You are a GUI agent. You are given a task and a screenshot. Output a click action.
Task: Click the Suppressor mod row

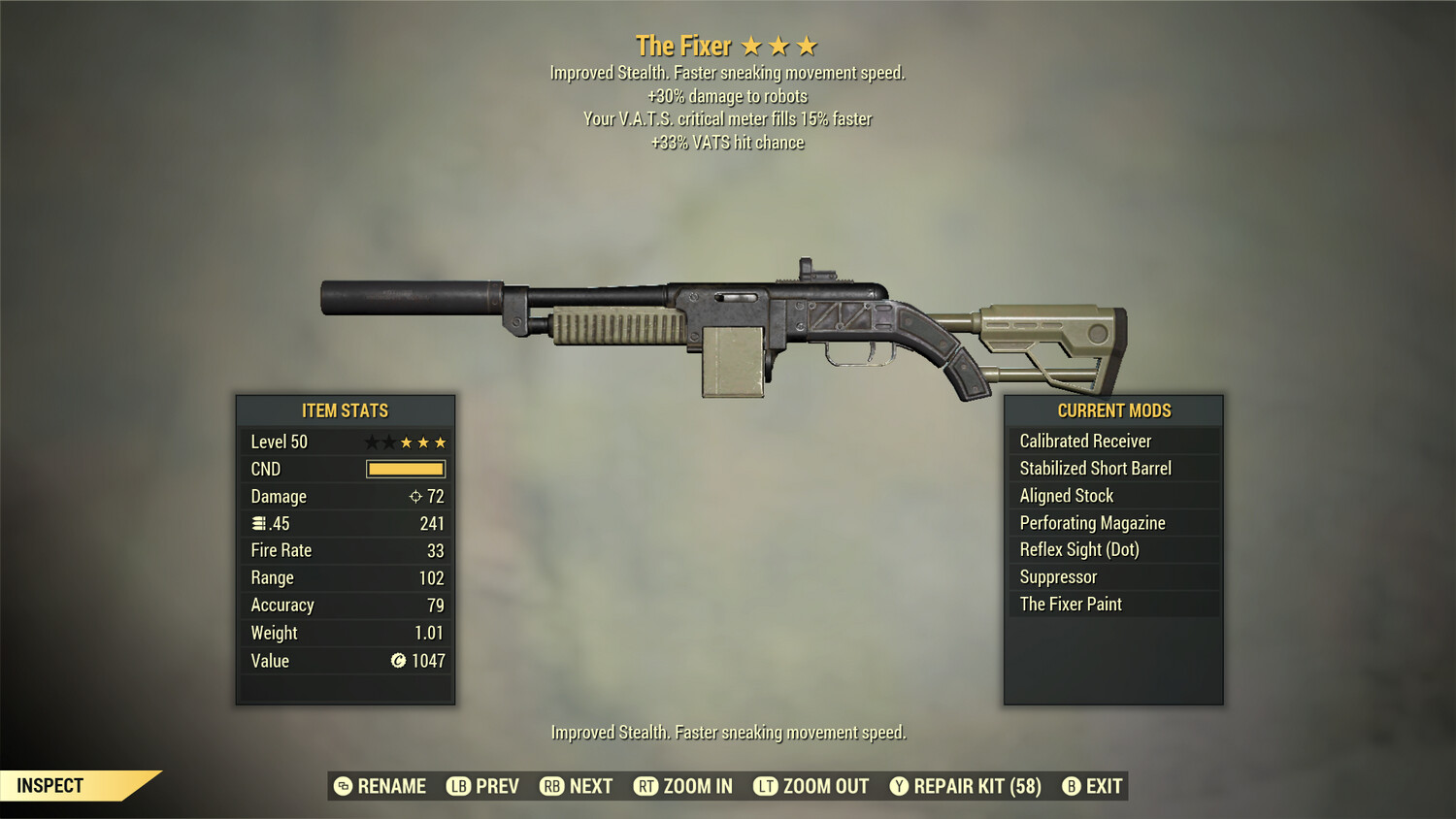[1112, 577]
